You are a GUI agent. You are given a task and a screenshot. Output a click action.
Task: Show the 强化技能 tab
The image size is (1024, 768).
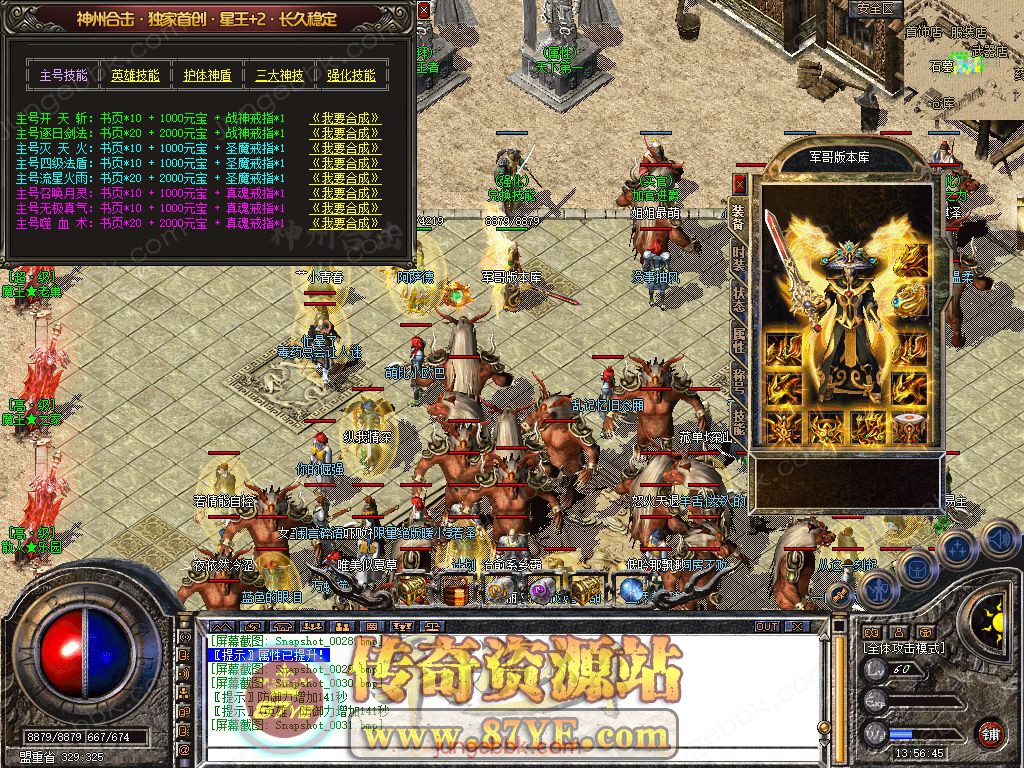coord(351,75)
